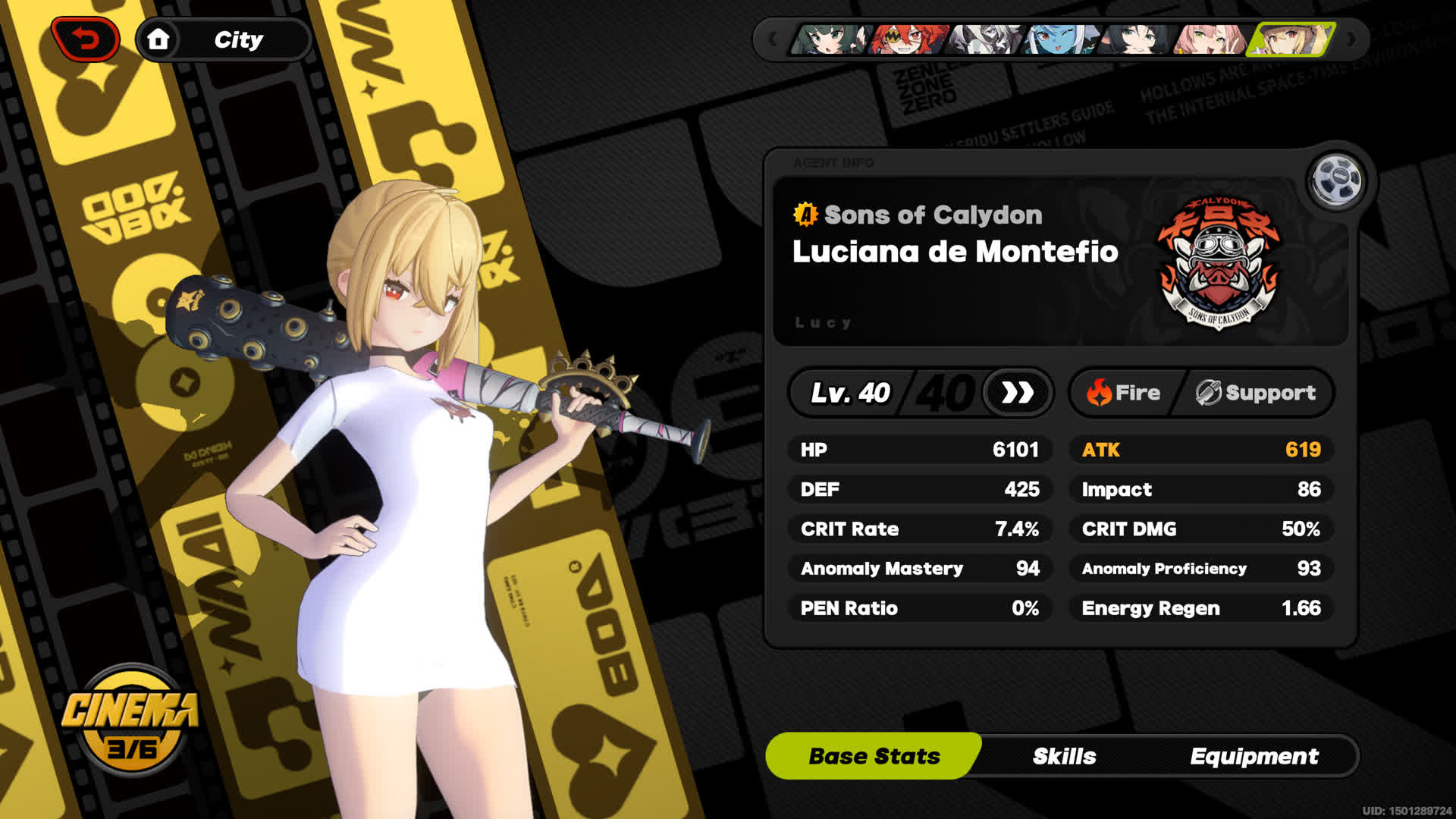Screen dimensions: 1456x819
Task: Switch to the Skills tab
Action: (x=1064, y=755)
